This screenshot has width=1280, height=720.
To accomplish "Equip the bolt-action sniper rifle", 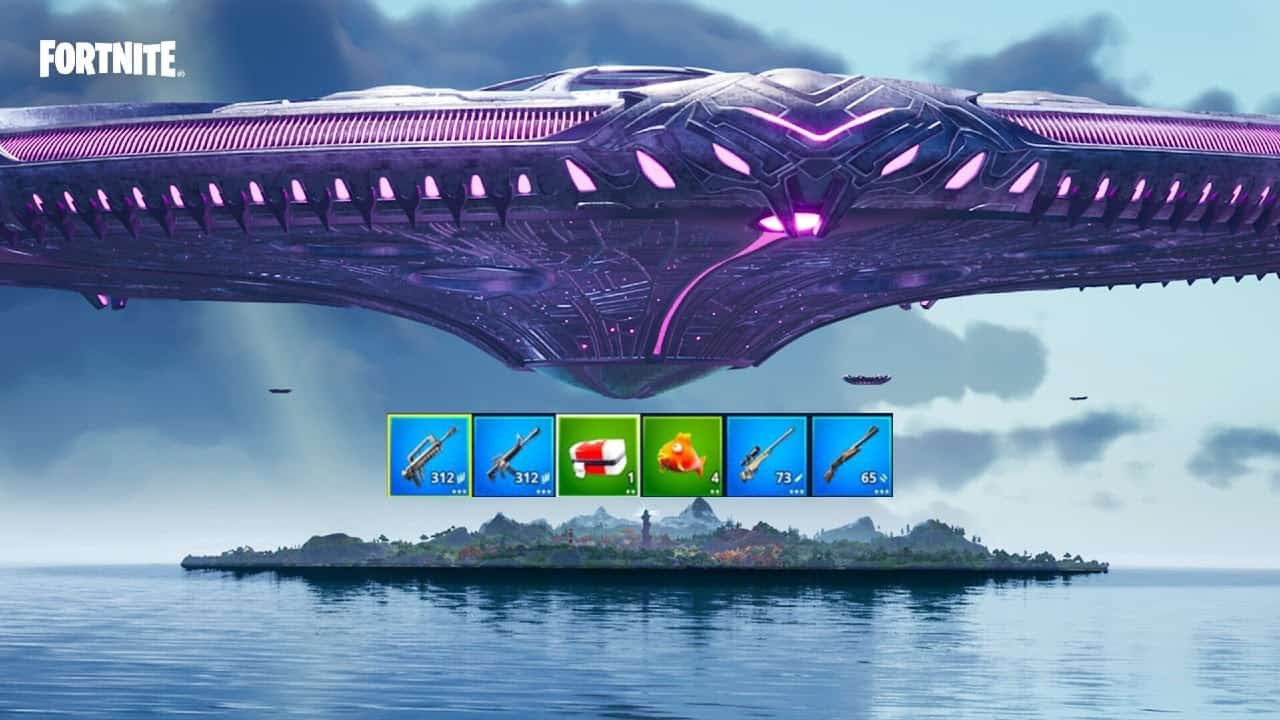I will [768, 452].
